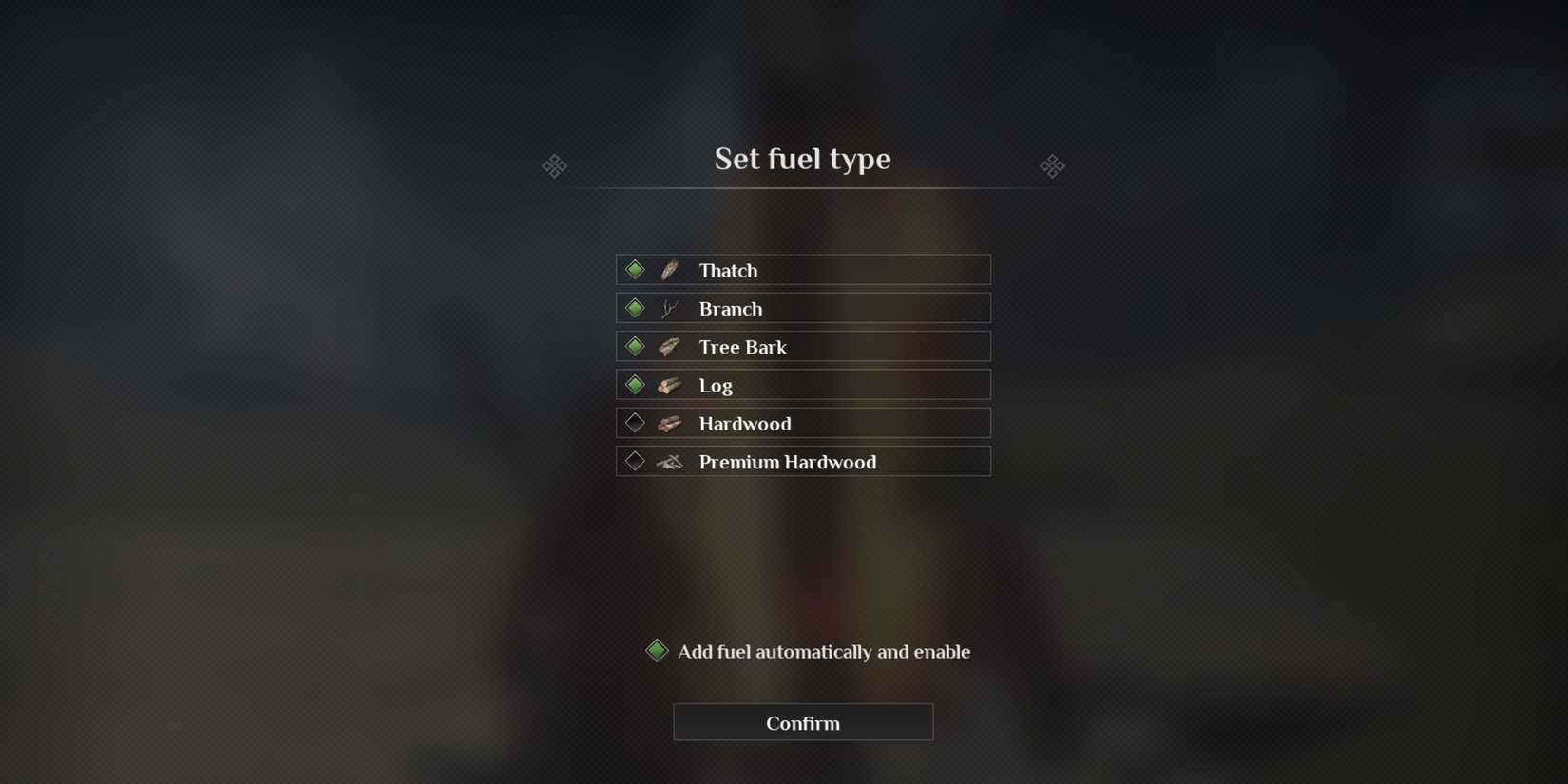
Task: Enable the Premium Hardwood fuel toggle
Action: tap(635, 460)
